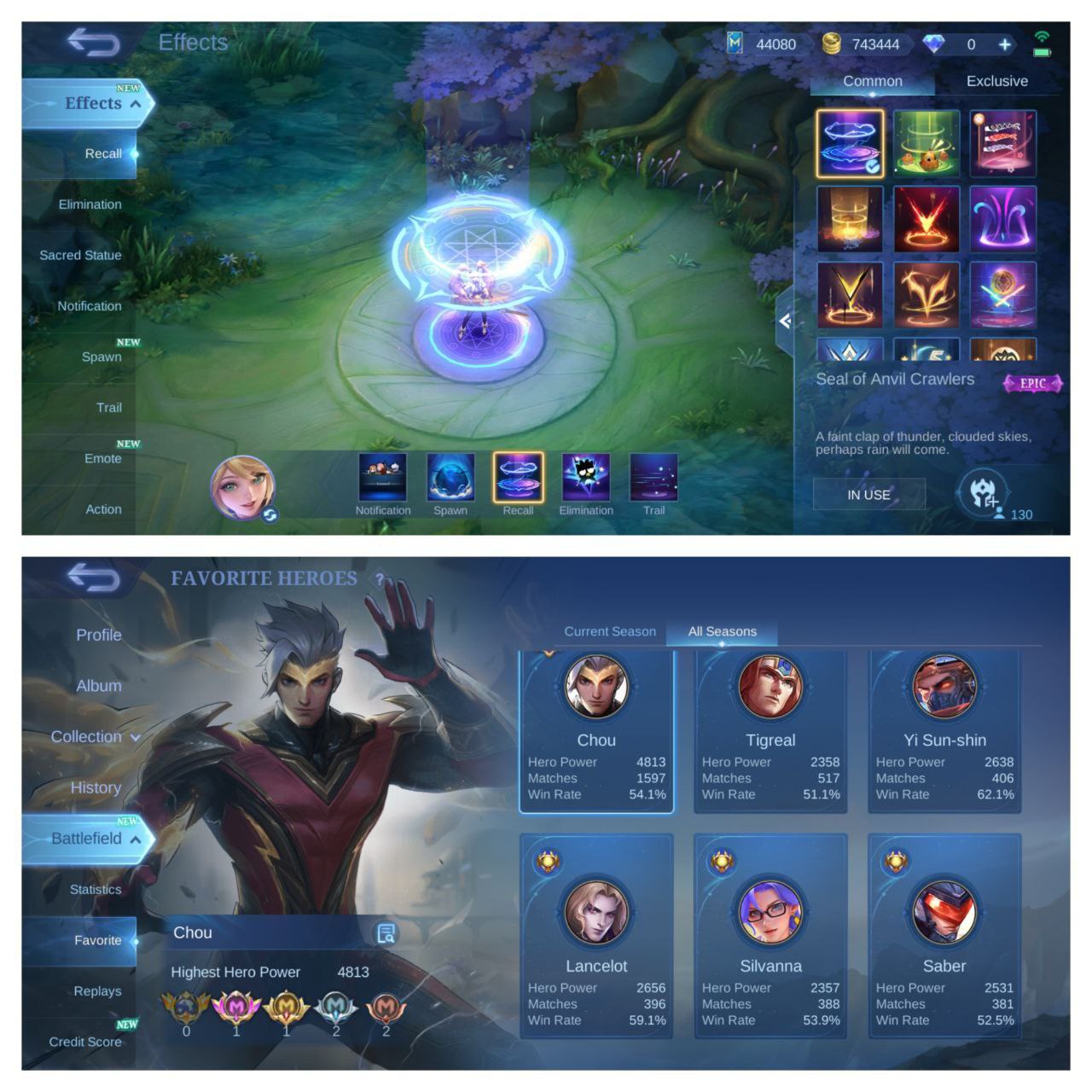Expand the Collection dropdown
1092x1092 pixels.
tap(135, 736)
